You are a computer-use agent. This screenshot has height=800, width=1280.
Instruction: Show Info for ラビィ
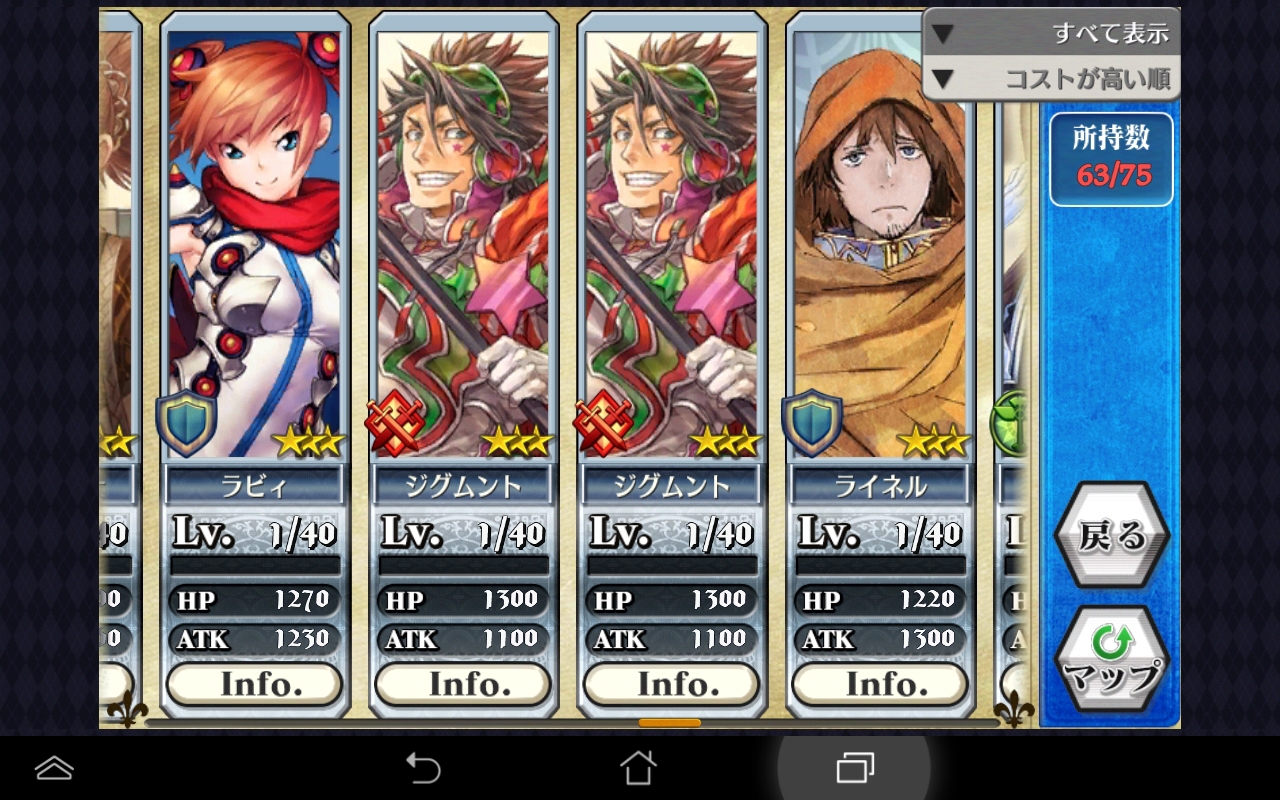254,684
